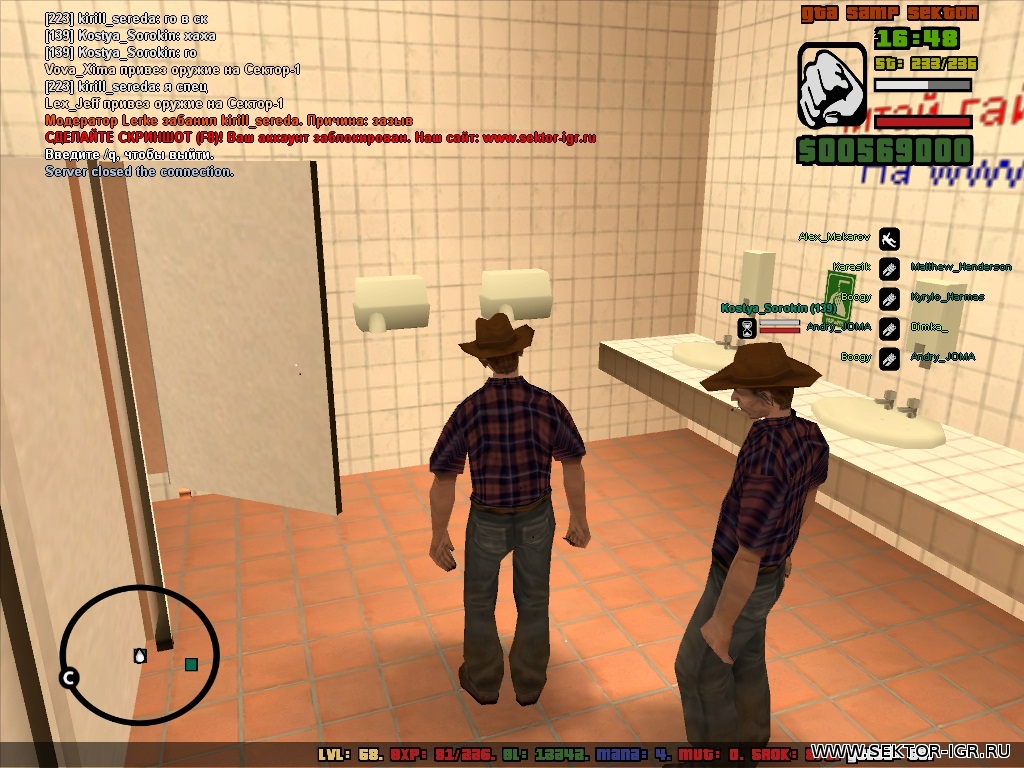The image size is (1024, 768).
Task: Select the Dimka_ kill feed entry
Action: pos(929,327)
